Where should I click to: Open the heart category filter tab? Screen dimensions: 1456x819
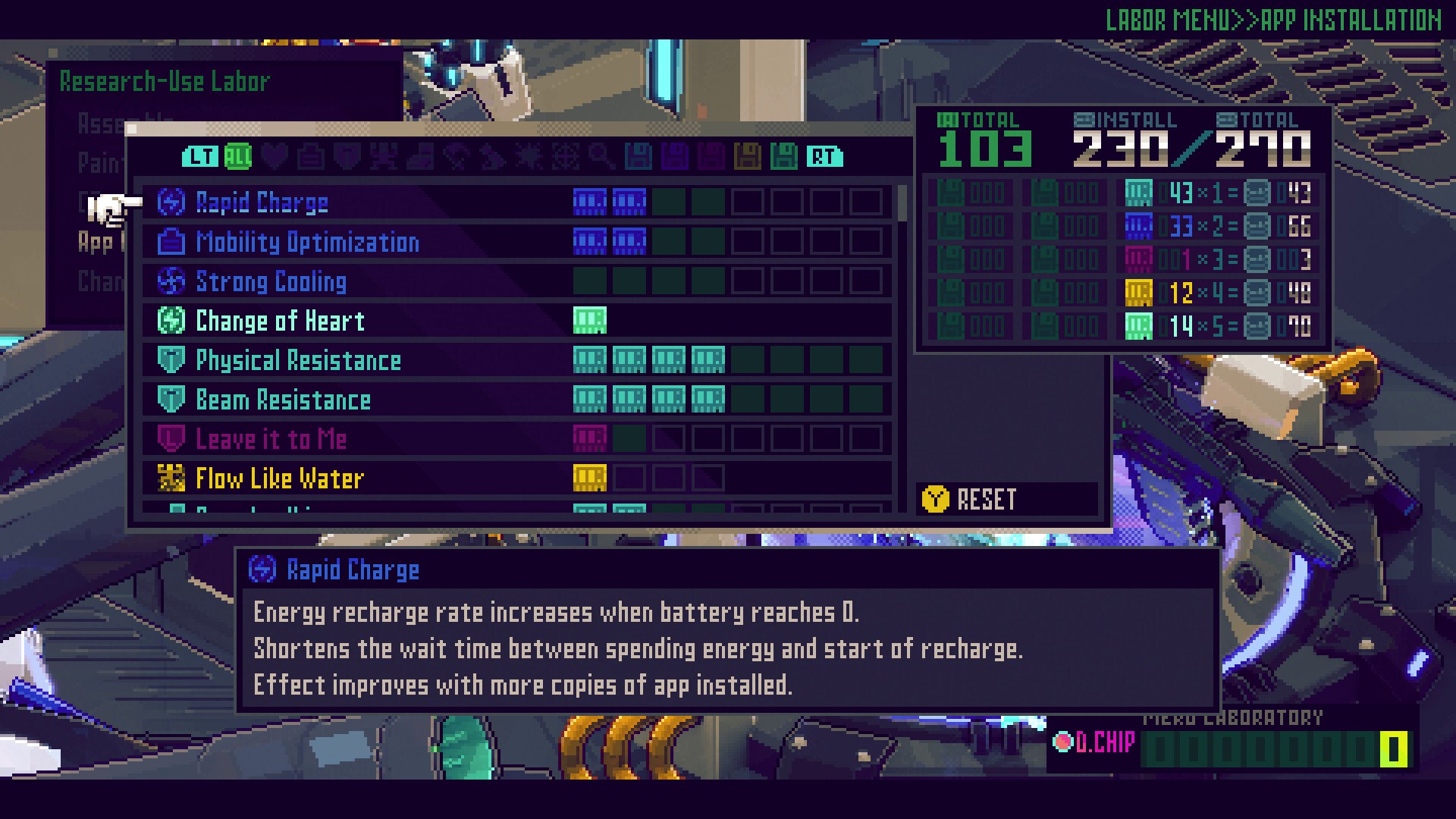[x=275, y=157]
